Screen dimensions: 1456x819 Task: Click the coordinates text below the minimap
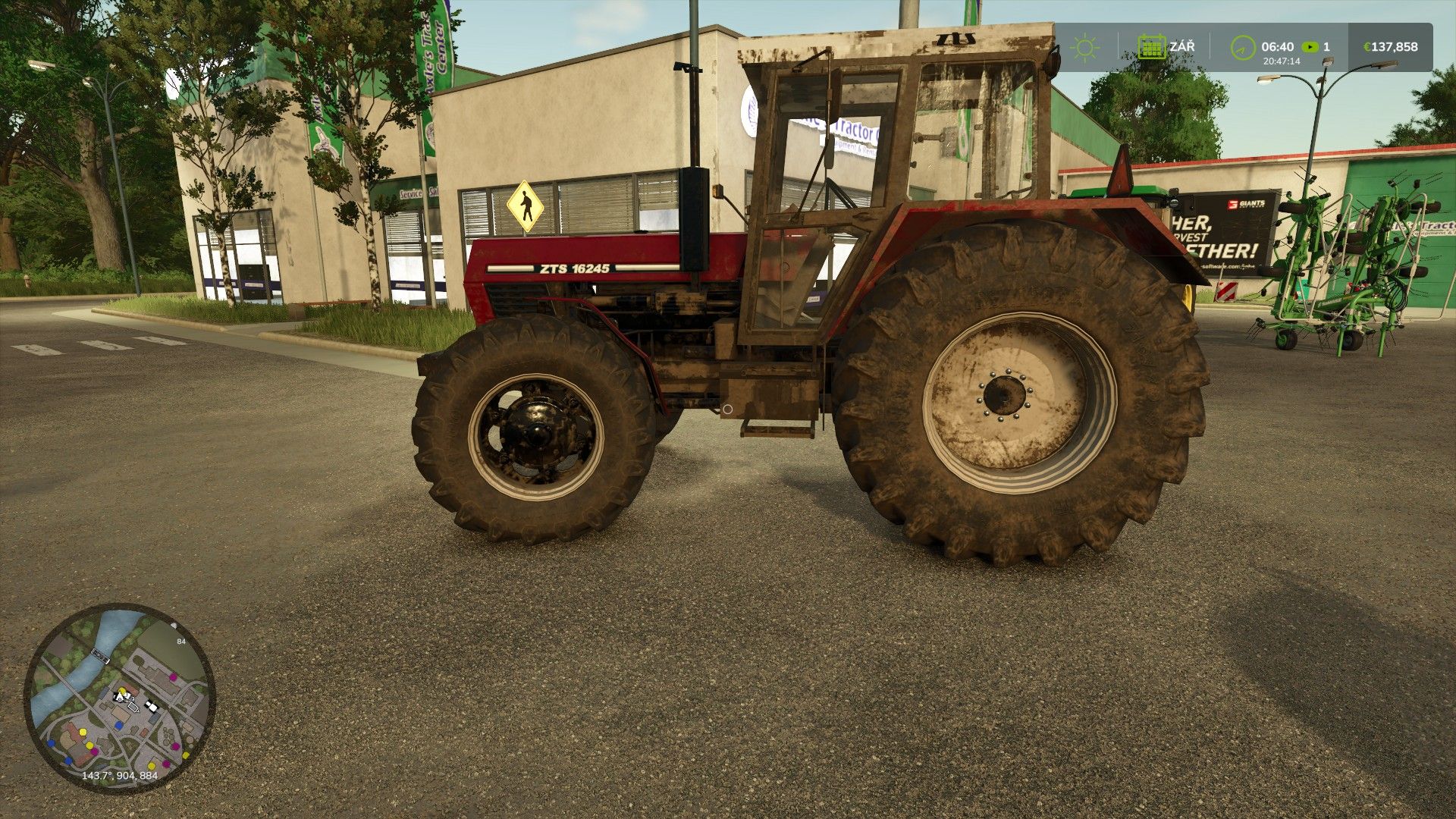[x=119, y=775]
